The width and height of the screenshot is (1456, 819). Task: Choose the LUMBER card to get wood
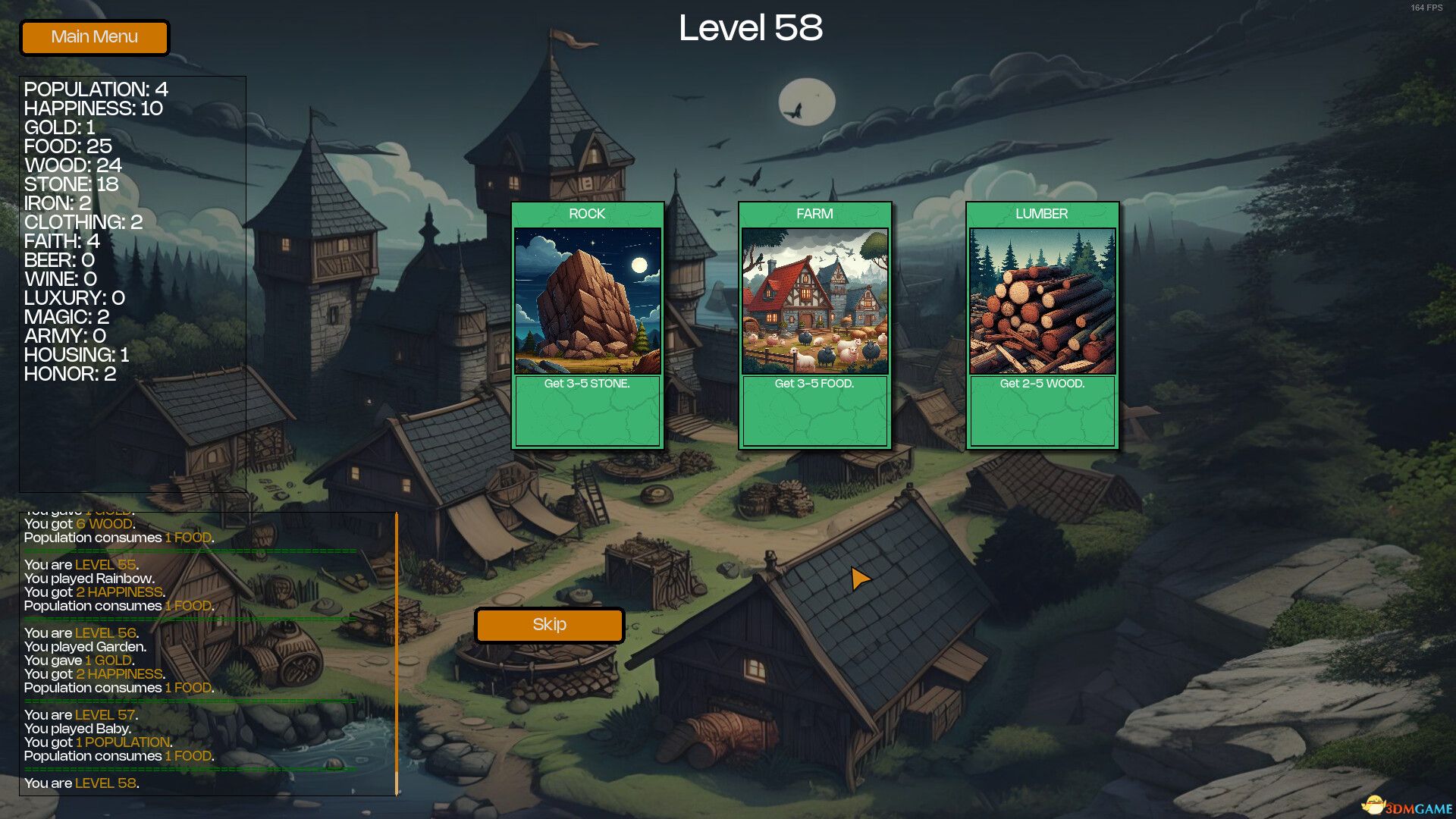pyautogui.click(x=1040, y=326)
